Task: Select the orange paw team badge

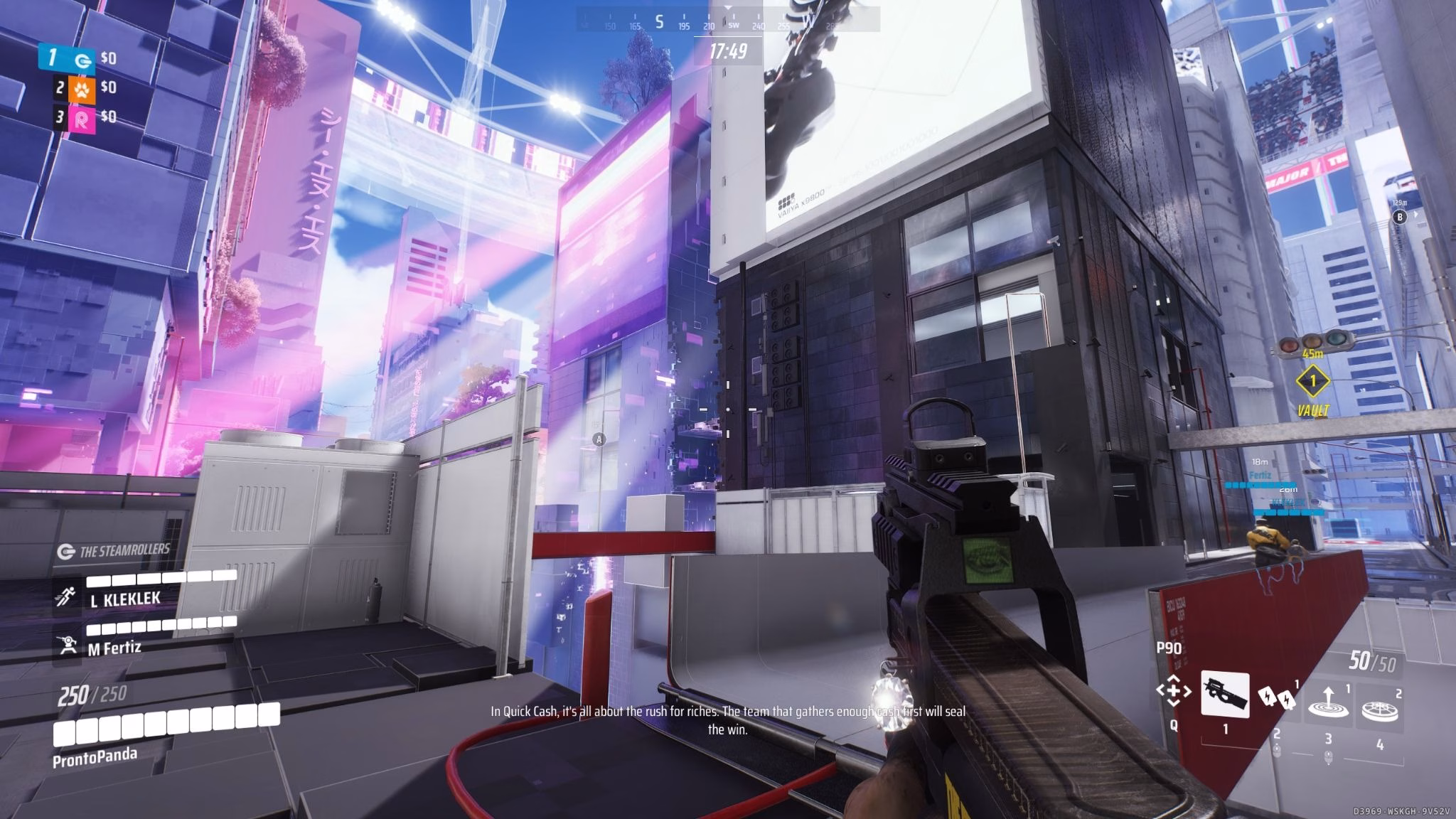Action: pos(82,89)
